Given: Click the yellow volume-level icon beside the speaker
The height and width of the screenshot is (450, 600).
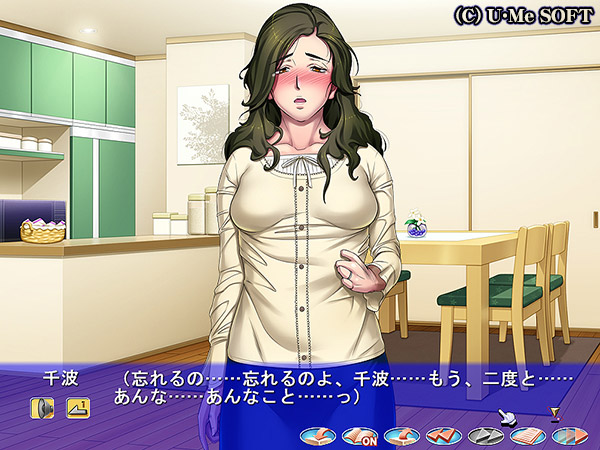Looking at the screenshot, I should (x=78, y=407).
